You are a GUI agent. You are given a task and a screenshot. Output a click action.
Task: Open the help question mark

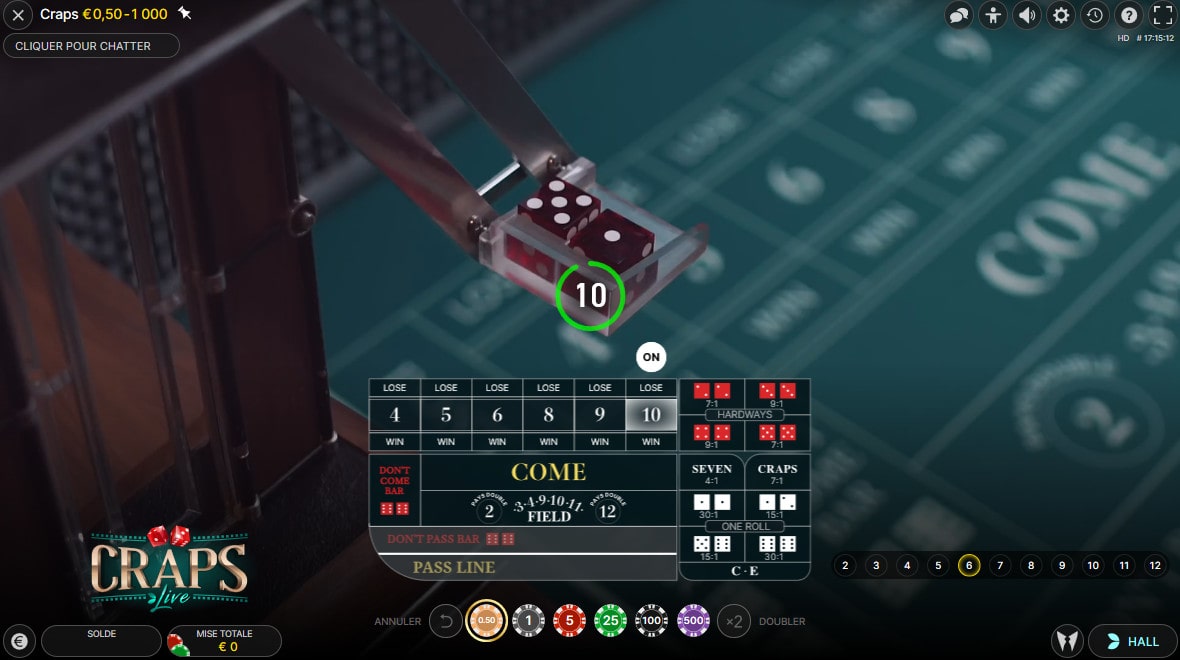(x=1128, y=15)
